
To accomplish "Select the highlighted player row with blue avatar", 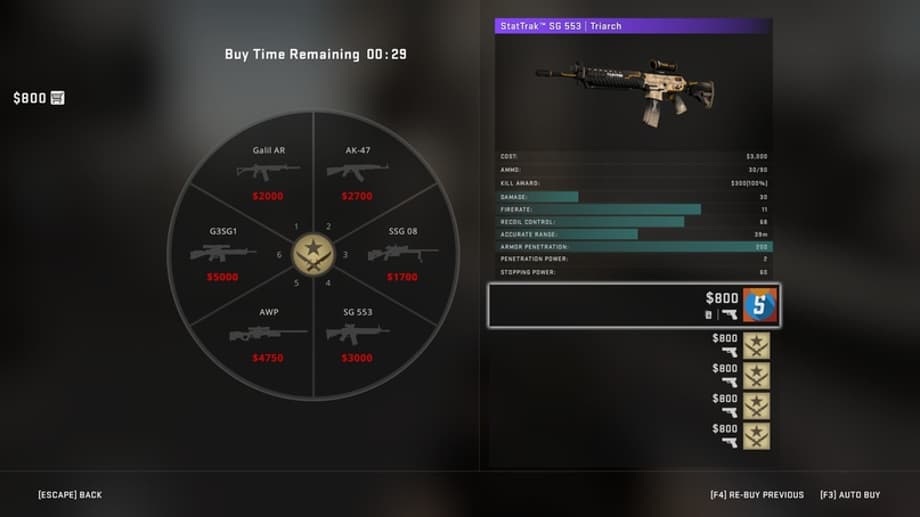I will [x=633, y=305].
